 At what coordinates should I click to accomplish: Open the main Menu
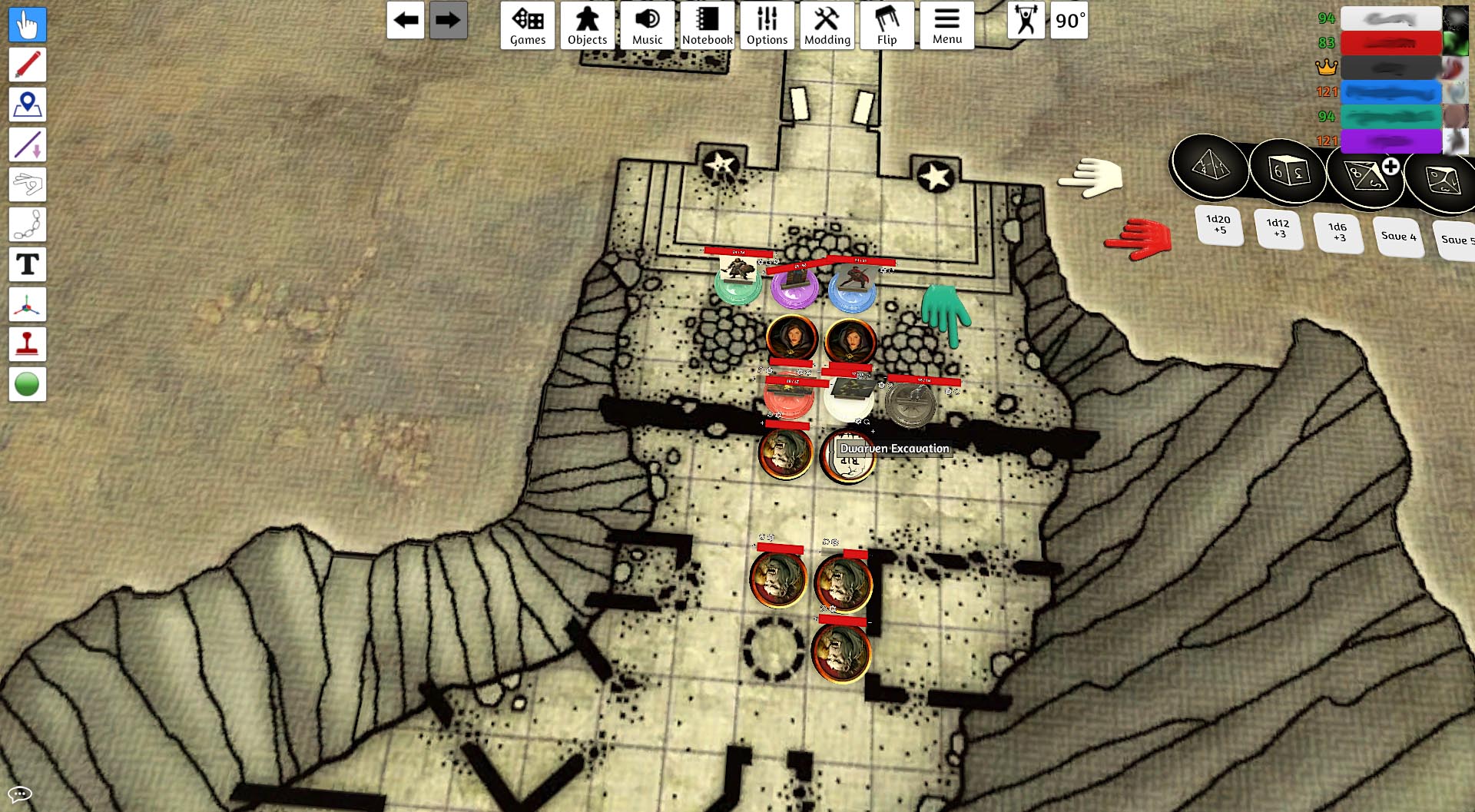pos(946,25)
